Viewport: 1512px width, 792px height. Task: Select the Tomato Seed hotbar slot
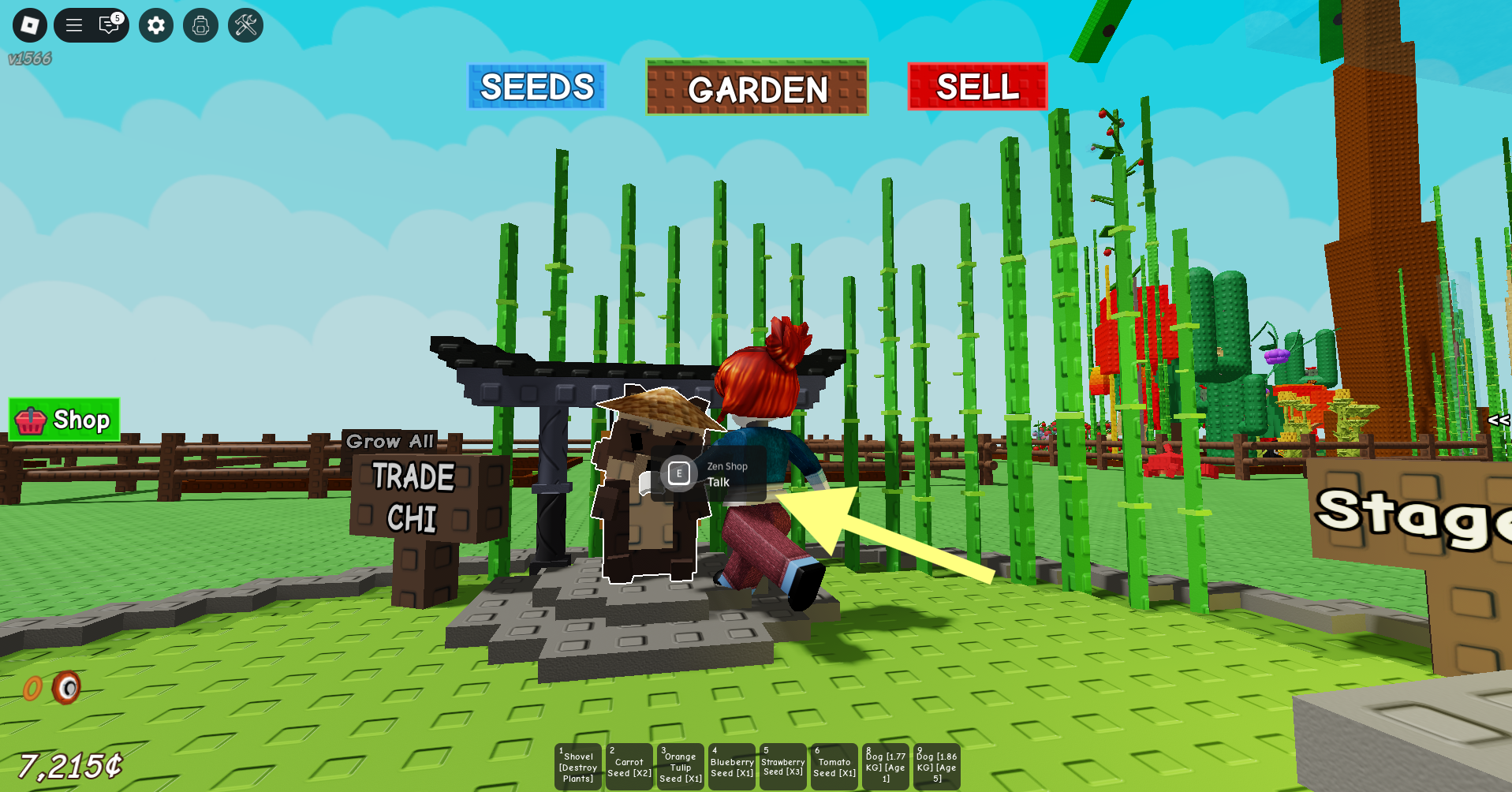pyautogui.click(x=834, y=766)
